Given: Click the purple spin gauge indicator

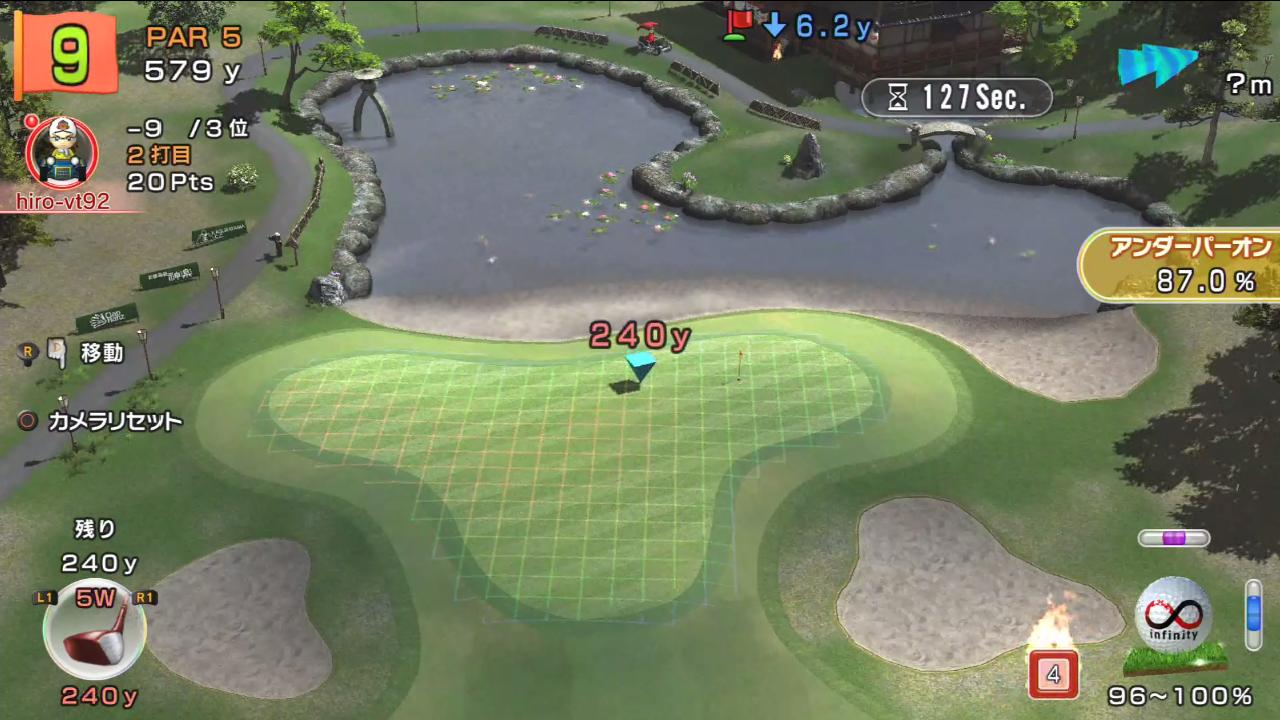Looking at the screenshot, I should 1174,538.
